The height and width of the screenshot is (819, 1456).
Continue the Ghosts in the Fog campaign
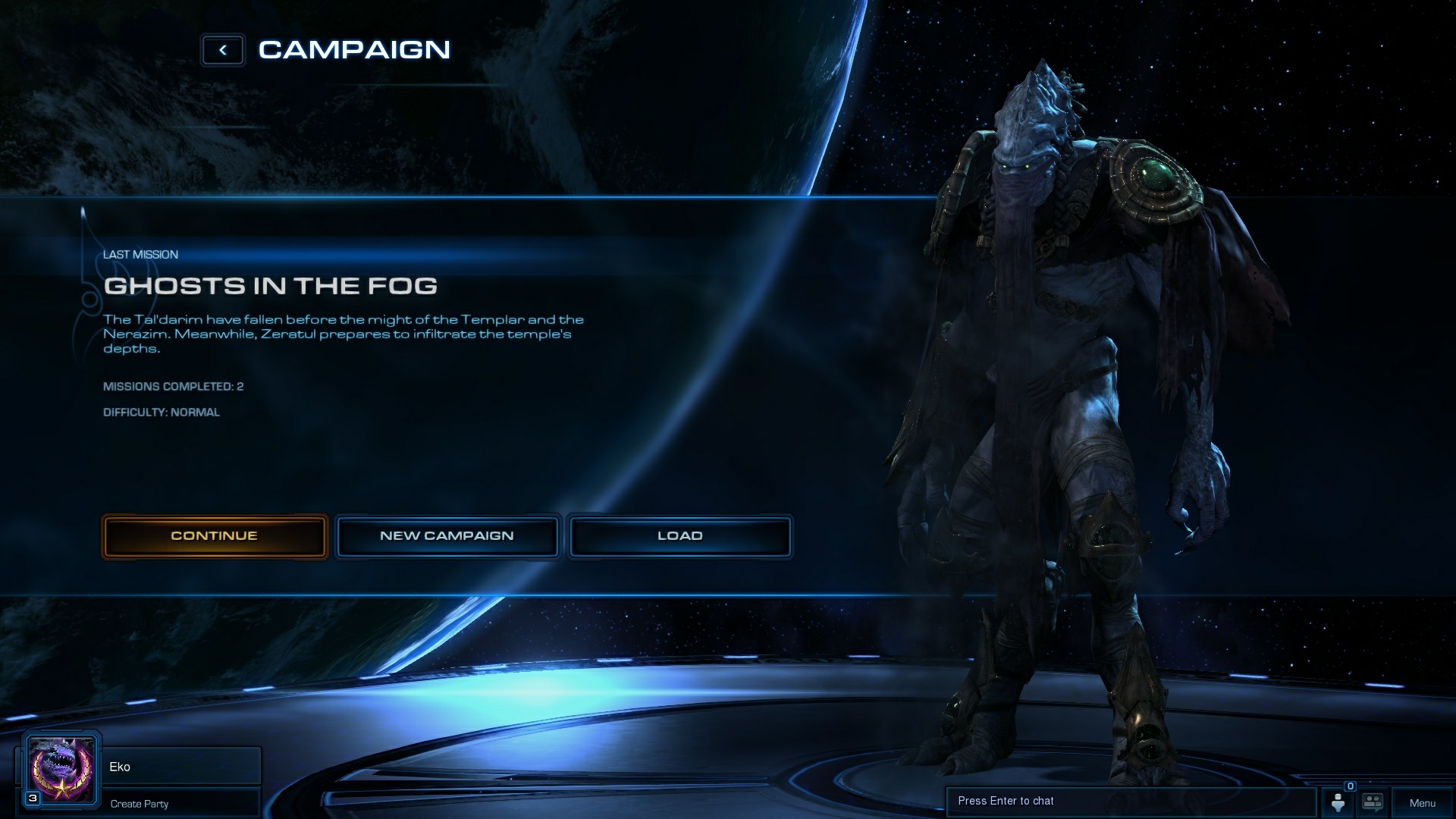pyautogui.click(x=215, y=536)
